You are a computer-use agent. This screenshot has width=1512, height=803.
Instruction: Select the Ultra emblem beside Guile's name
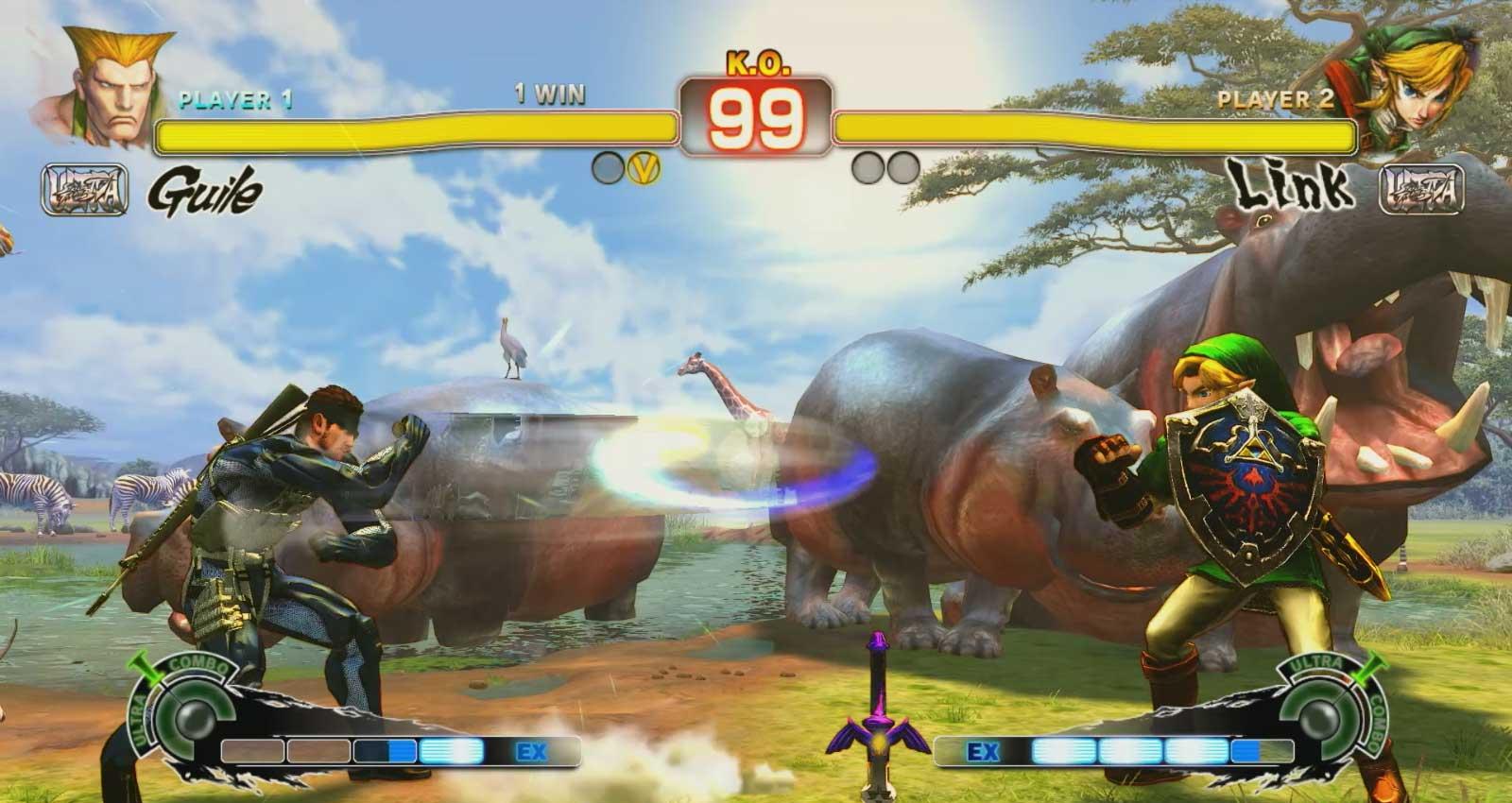[85, 190]
